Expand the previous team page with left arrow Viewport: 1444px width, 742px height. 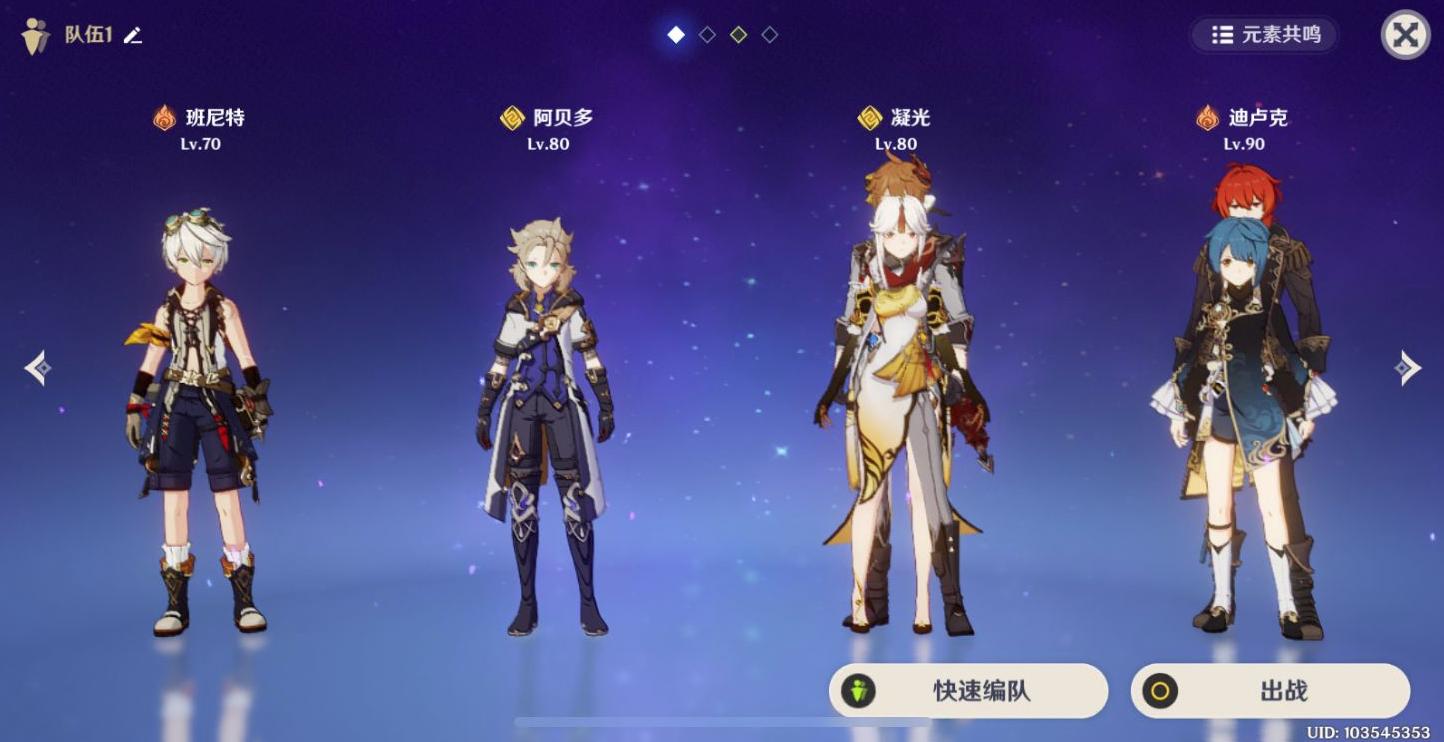pos(38,368)
